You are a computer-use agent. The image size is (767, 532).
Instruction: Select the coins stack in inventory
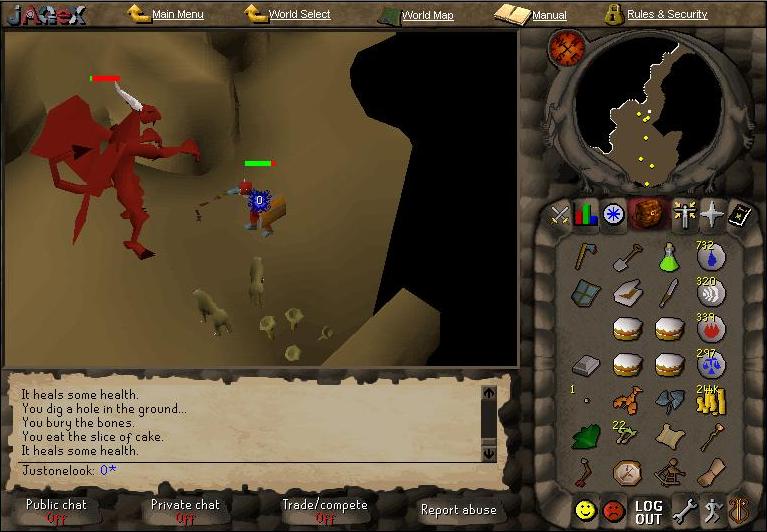coord(711,399)
